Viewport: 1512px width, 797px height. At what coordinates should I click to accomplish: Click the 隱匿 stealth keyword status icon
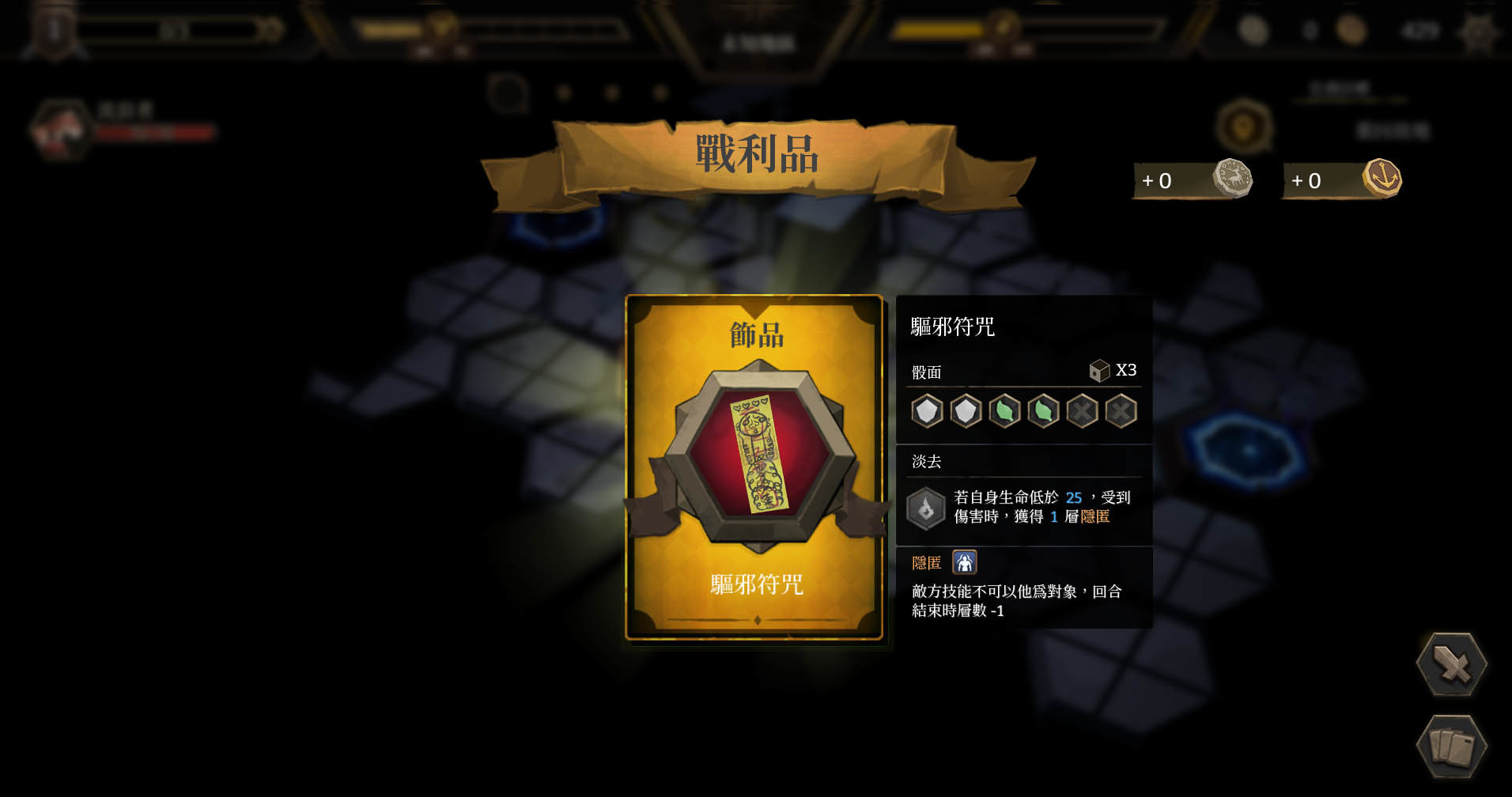(964, 561)
